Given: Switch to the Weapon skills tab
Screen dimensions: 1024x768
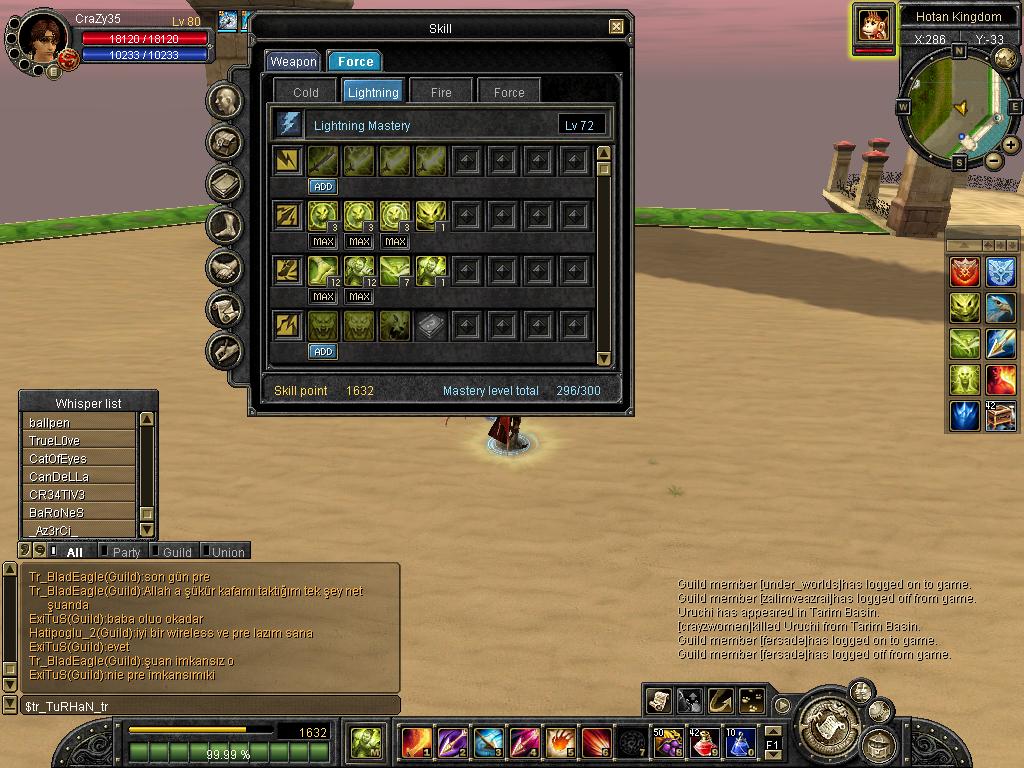Looking at the screenshot, I should [x=293, y=61].
